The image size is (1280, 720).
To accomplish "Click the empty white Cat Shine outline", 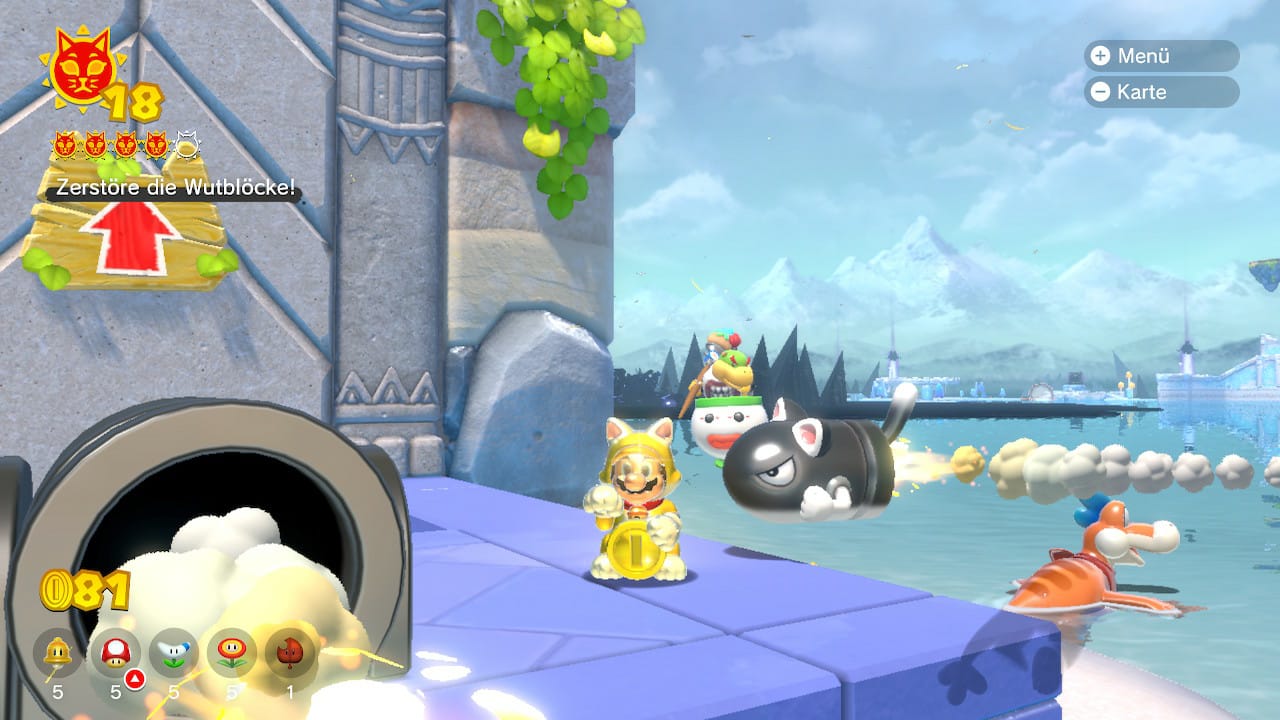I will pos(187,146).
